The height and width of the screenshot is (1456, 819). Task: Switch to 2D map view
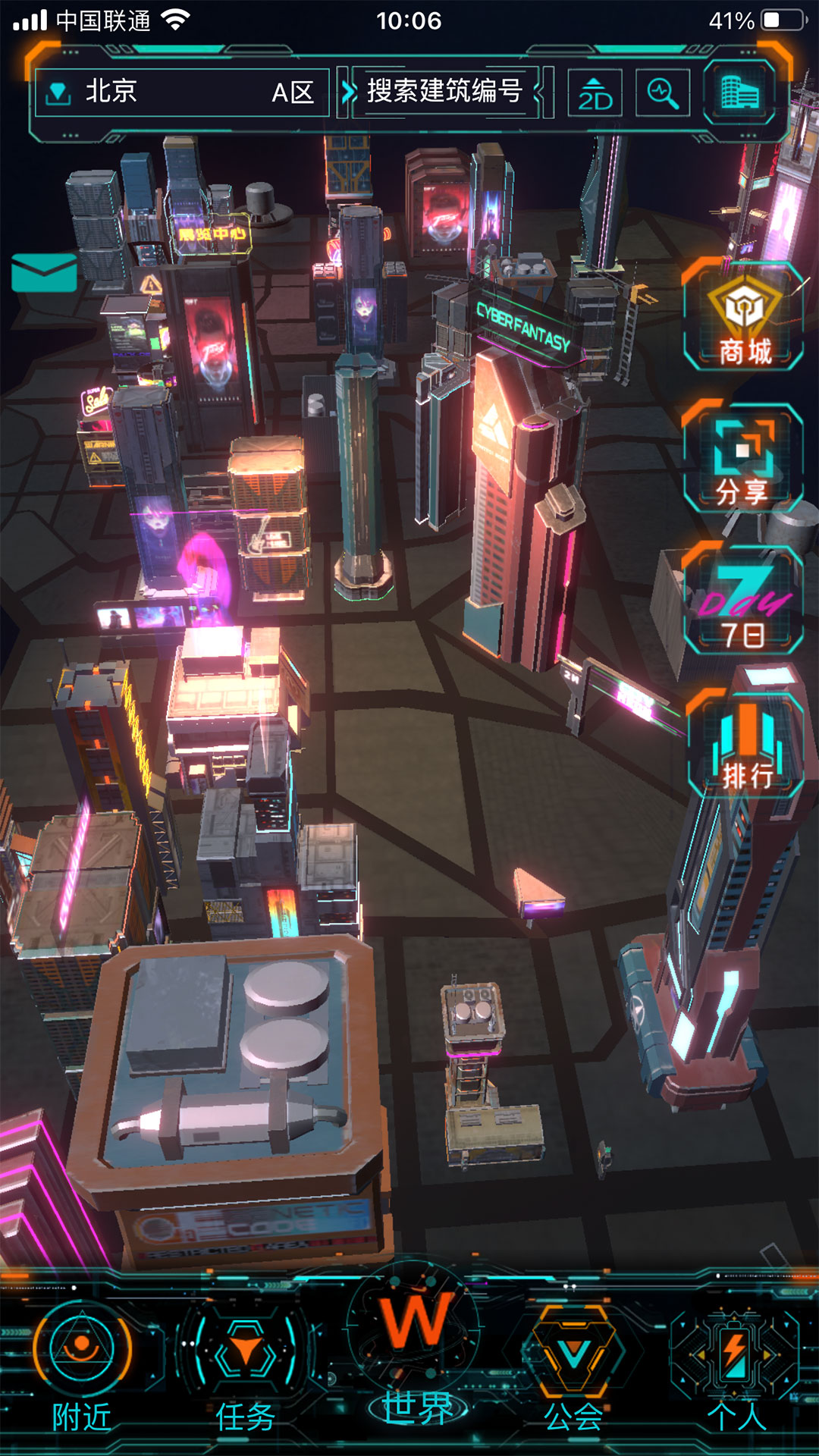pos(595,93)
